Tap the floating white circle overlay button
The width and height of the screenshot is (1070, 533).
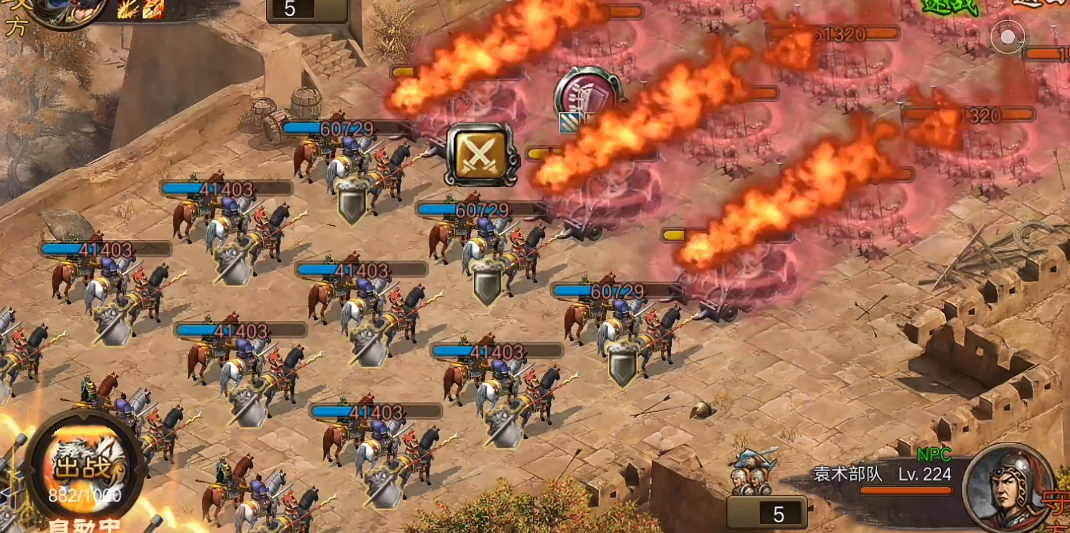1007,39
